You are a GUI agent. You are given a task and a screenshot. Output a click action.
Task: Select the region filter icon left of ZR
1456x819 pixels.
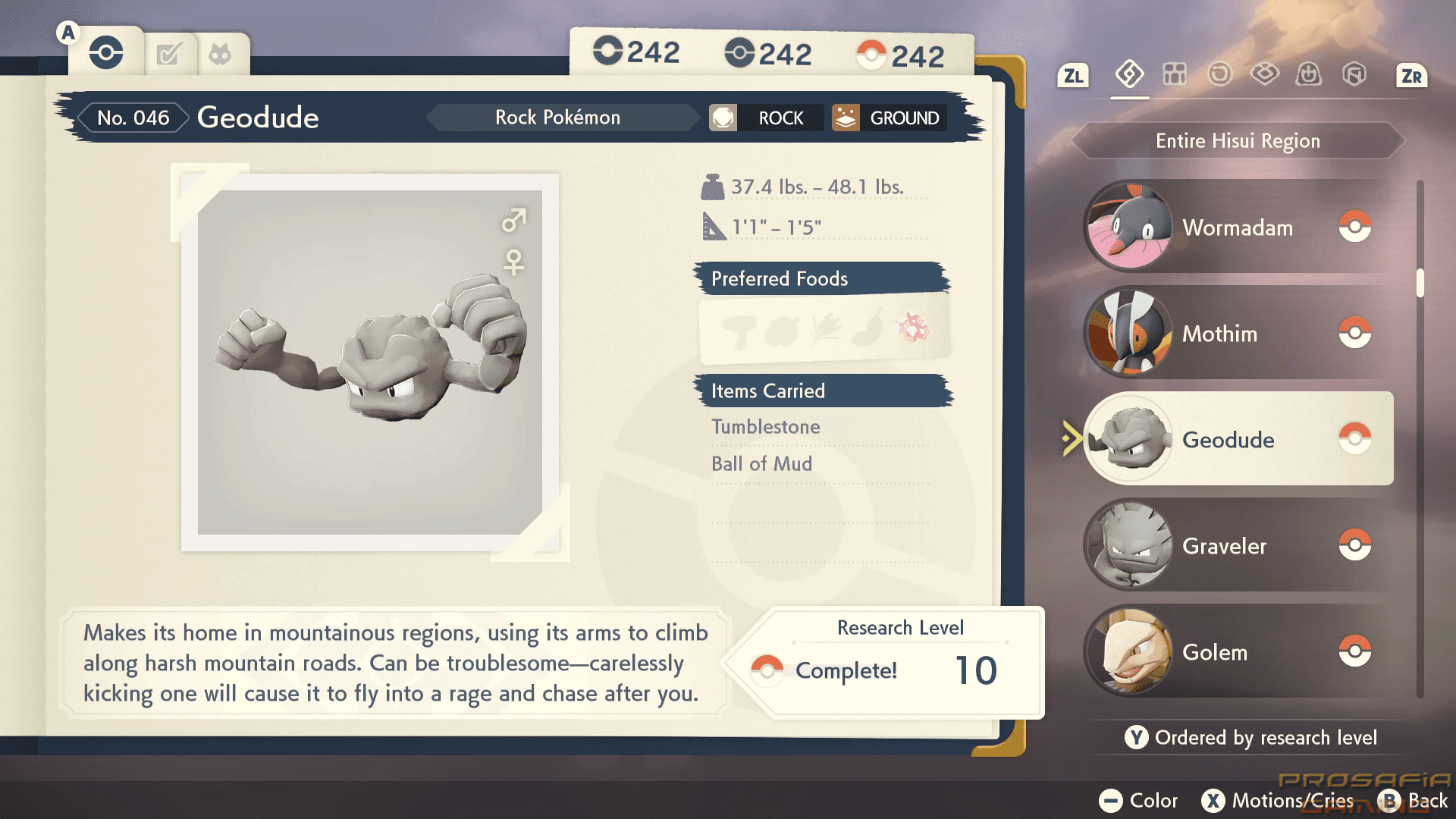tap(1354, 75)
